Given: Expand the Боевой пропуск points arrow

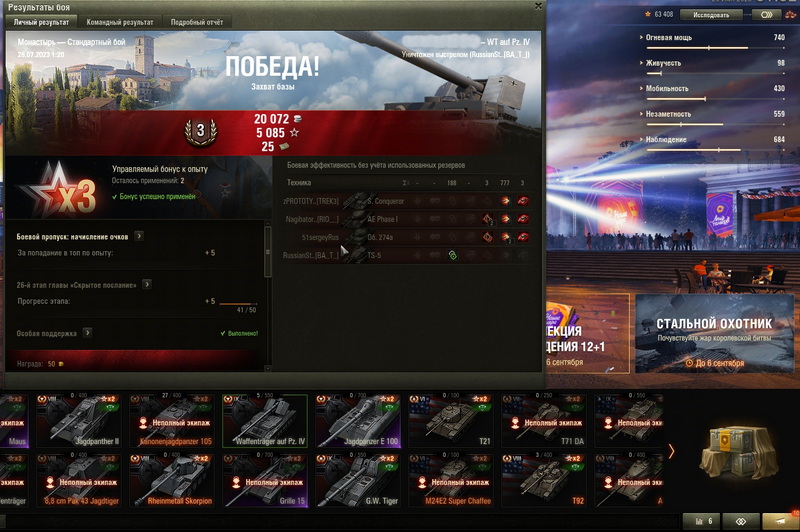Looking at the screenshot, I should (139, 236).
